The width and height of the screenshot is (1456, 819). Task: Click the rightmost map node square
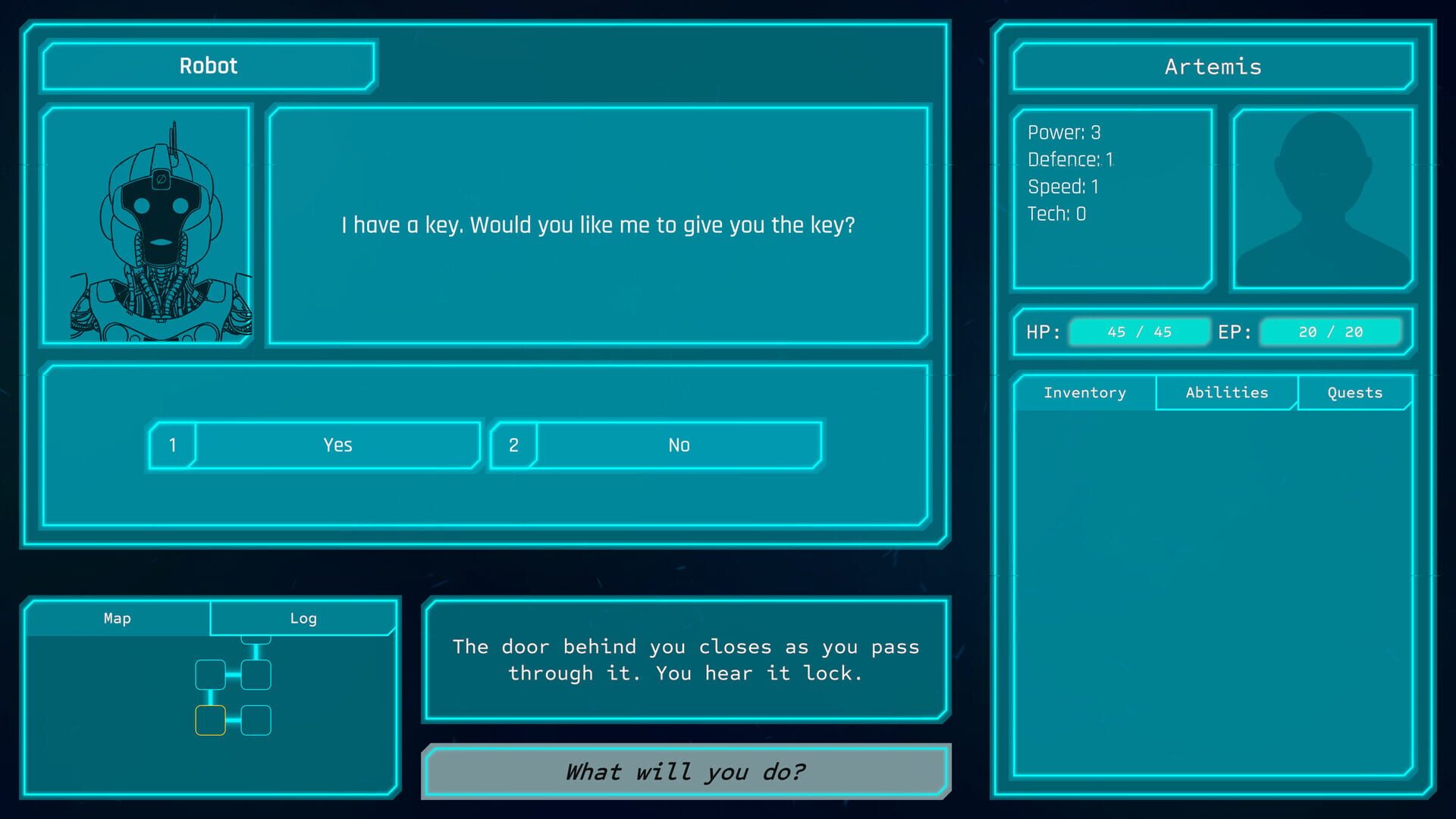pos(256,673)
